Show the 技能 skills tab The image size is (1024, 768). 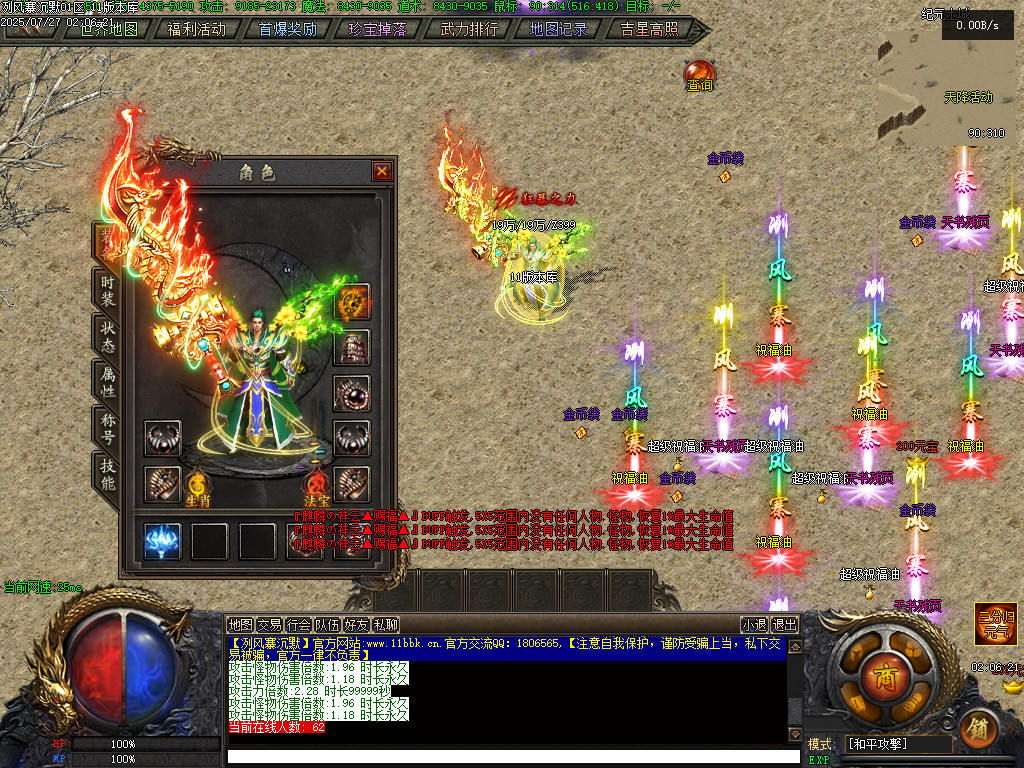click(107, 474)
